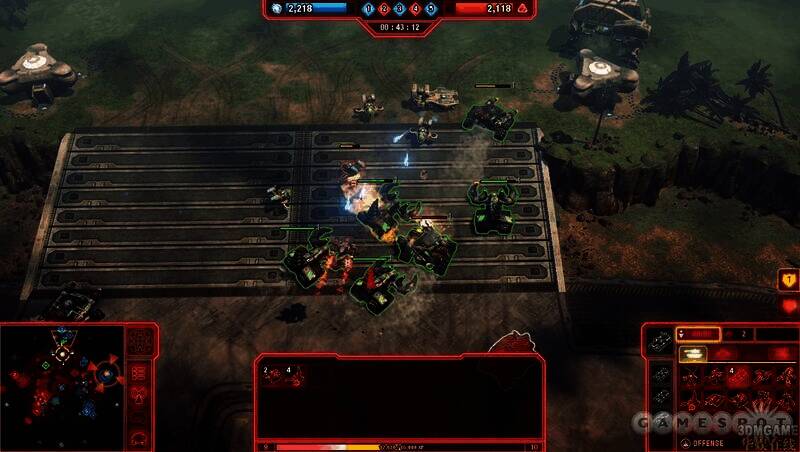Click control point marker 5 in top bar

click(x=431, y=9)
